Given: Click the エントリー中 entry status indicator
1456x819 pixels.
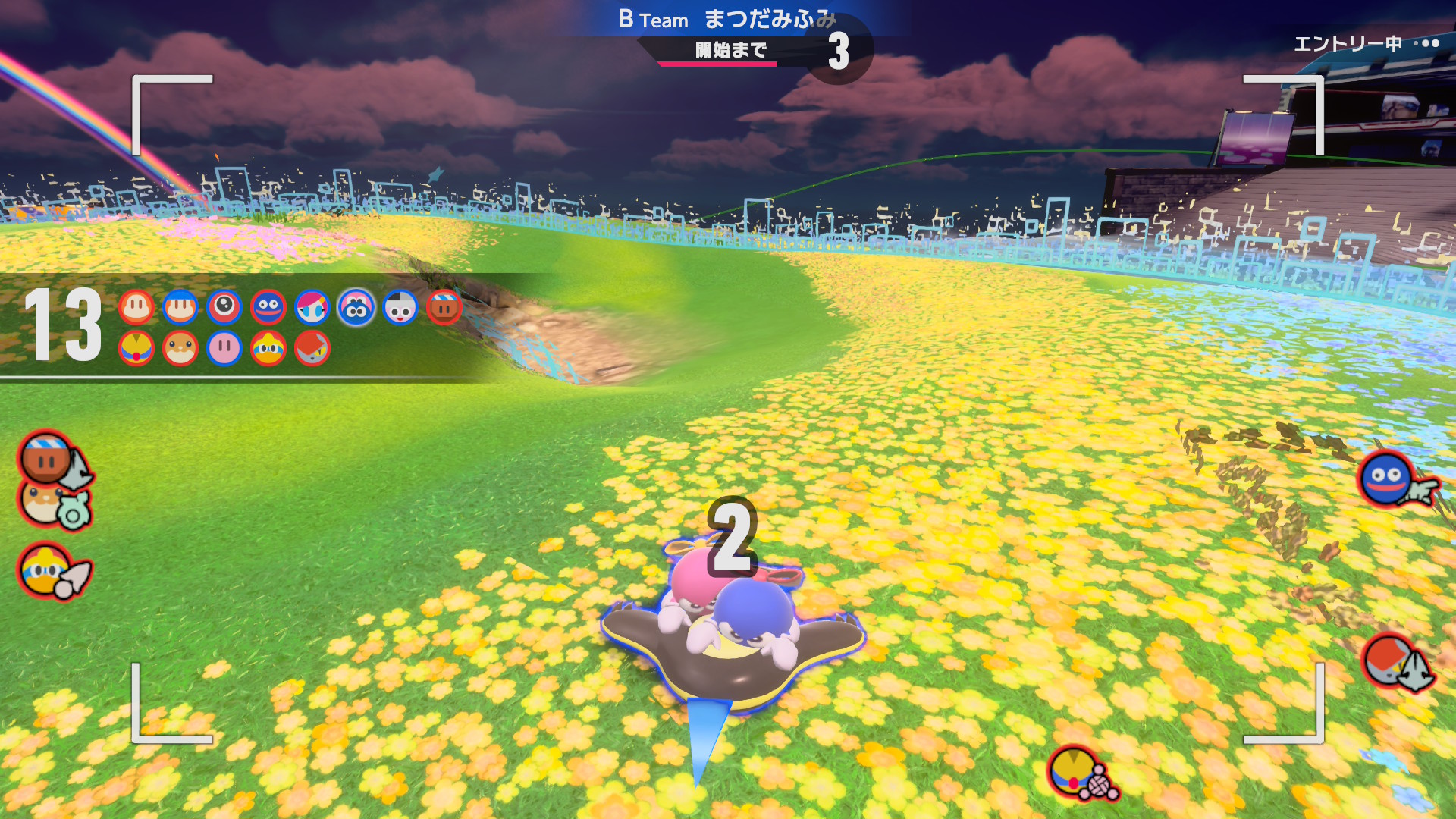Looking at the screenshot, I should 1365,44.
